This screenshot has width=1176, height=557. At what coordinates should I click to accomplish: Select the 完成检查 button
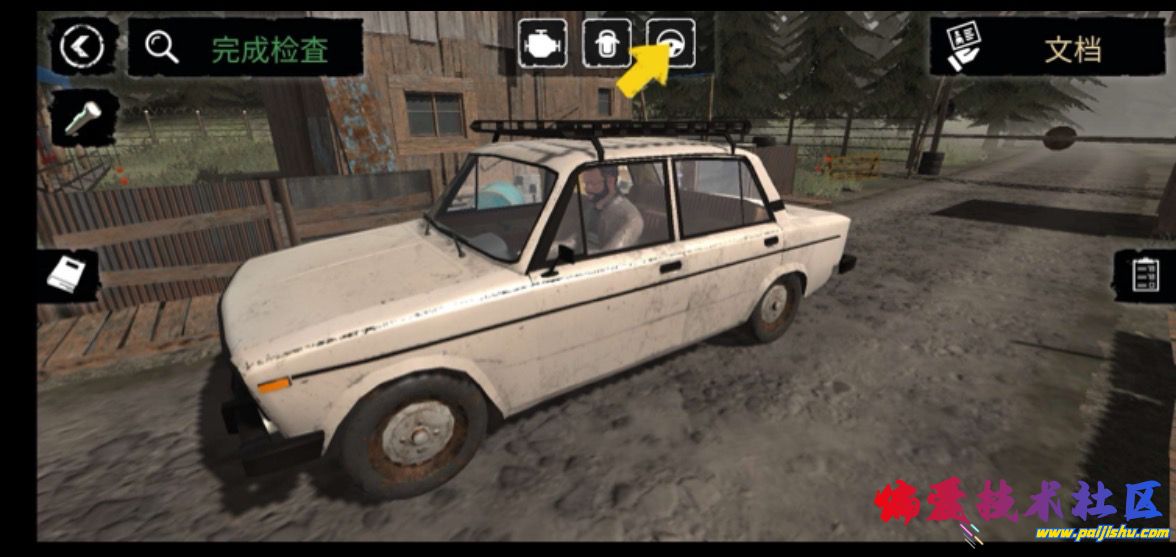pos(245,46)
